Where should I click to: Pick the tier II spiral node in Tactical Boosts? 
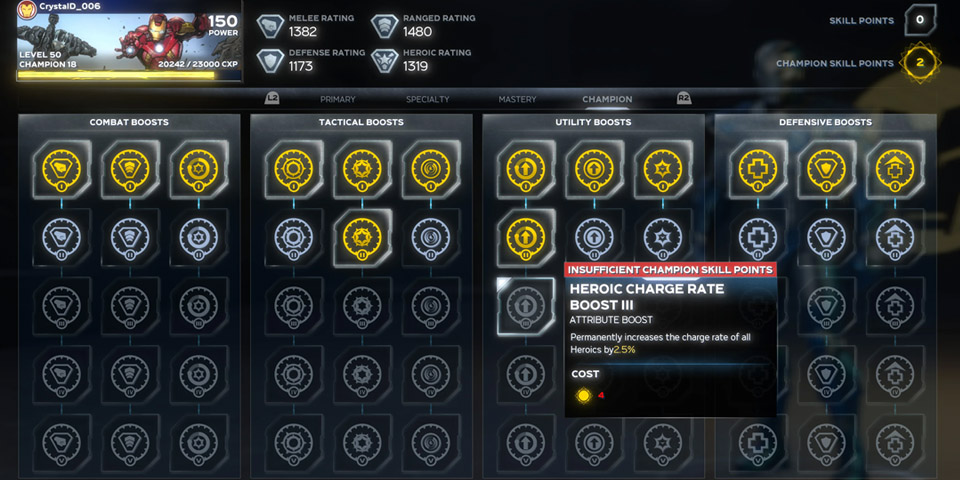point(432,237)
